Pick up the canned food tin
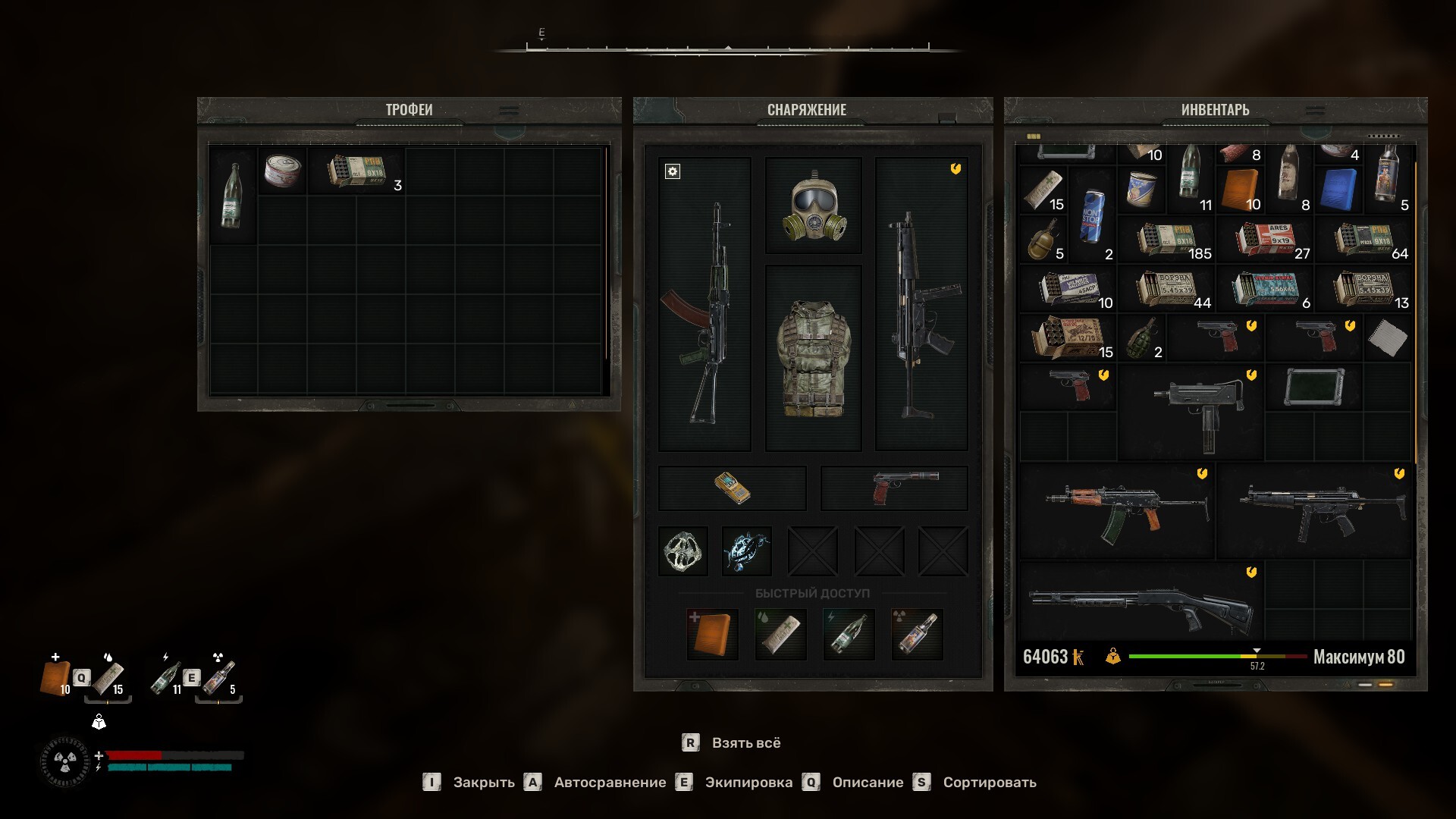 tap(282, 171)
